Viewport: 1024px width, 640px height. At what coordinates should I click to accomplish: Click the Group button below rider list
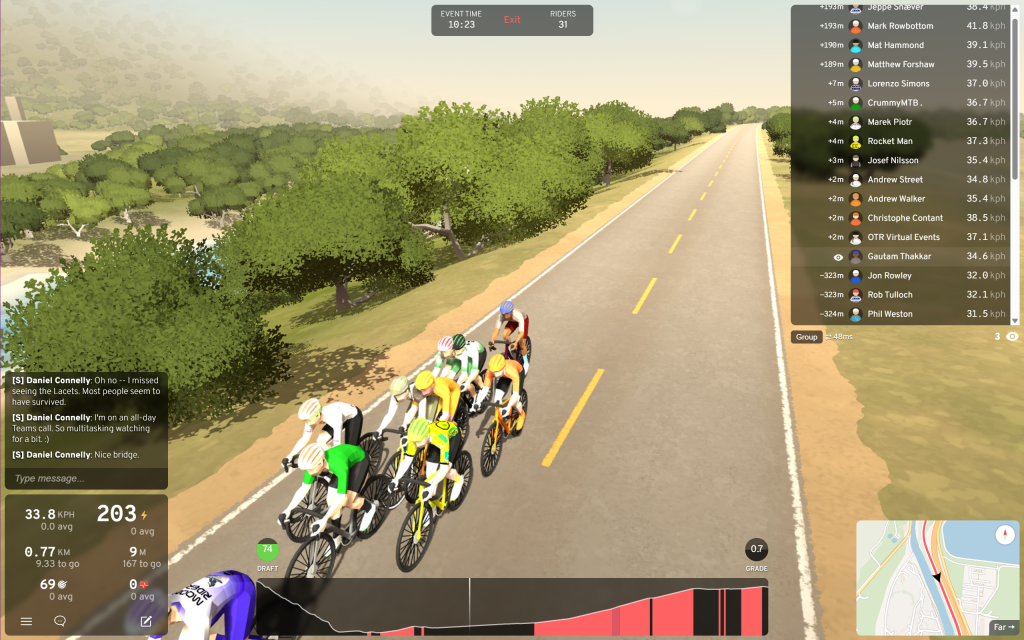pyautogui.click(x=807, y=337)
